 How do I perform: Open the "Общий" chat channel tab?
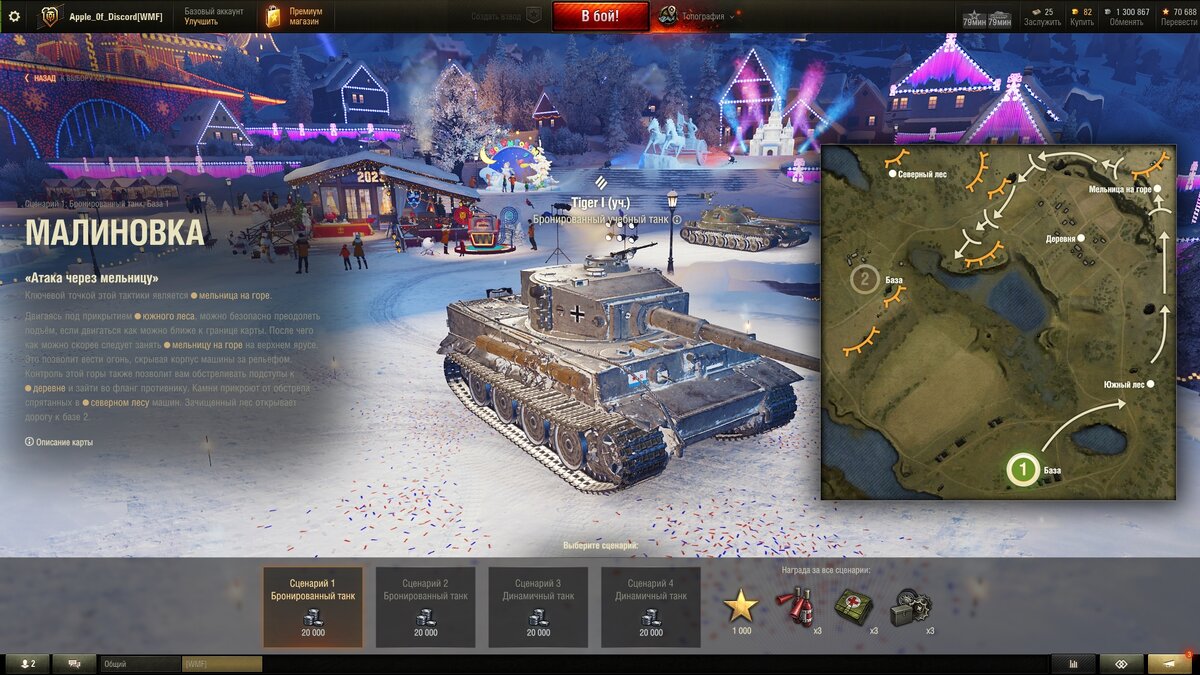pos(140,664)
